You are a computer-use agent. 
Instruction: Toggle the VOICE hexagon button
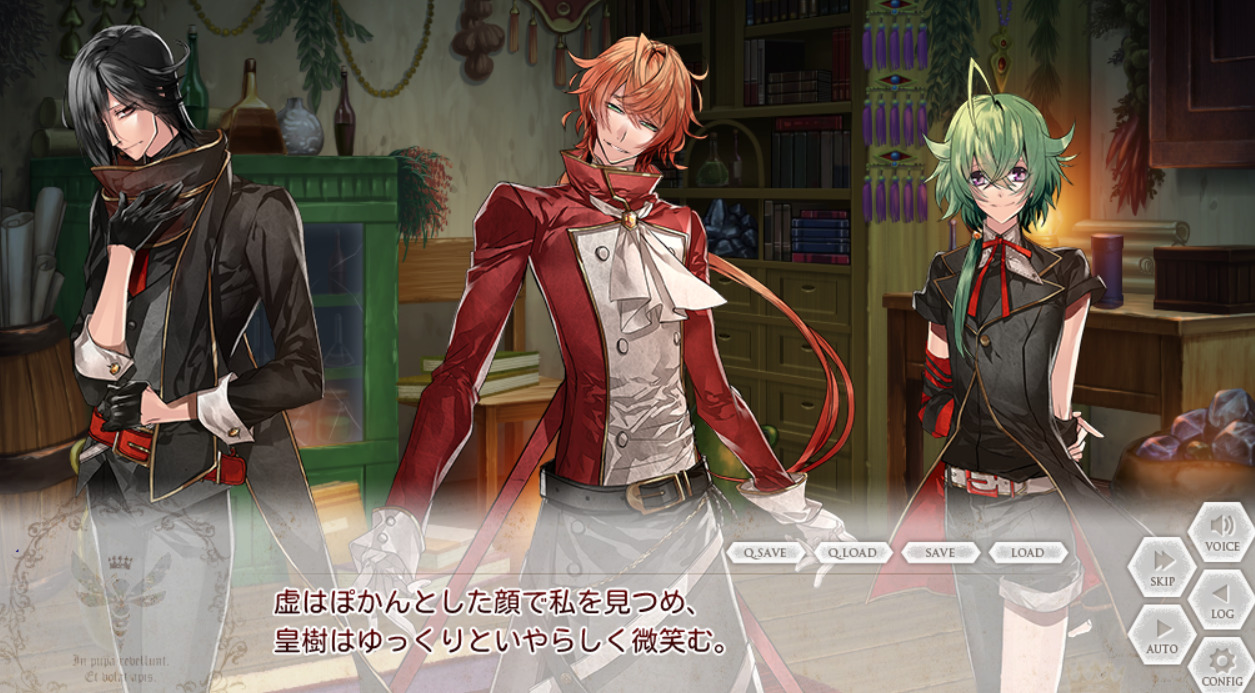1222,532
